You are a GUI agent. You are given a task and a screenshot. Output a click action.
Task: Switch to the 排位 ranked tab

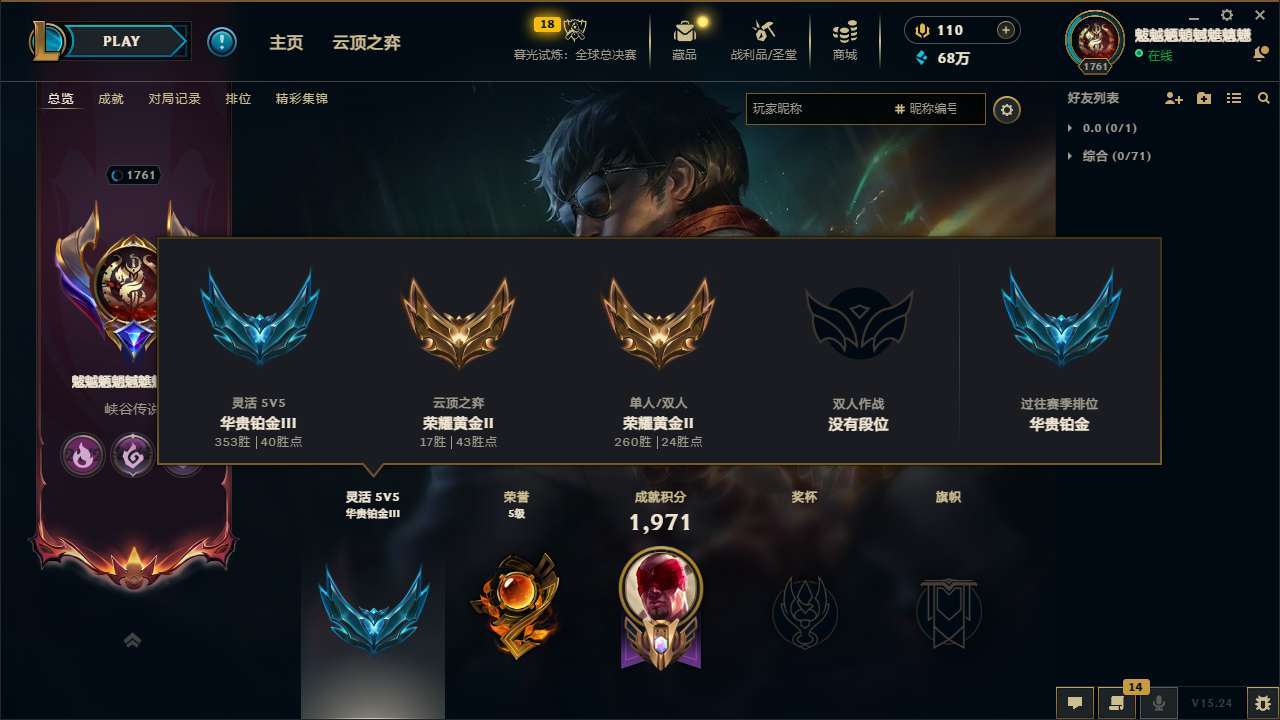pos(238,99)
